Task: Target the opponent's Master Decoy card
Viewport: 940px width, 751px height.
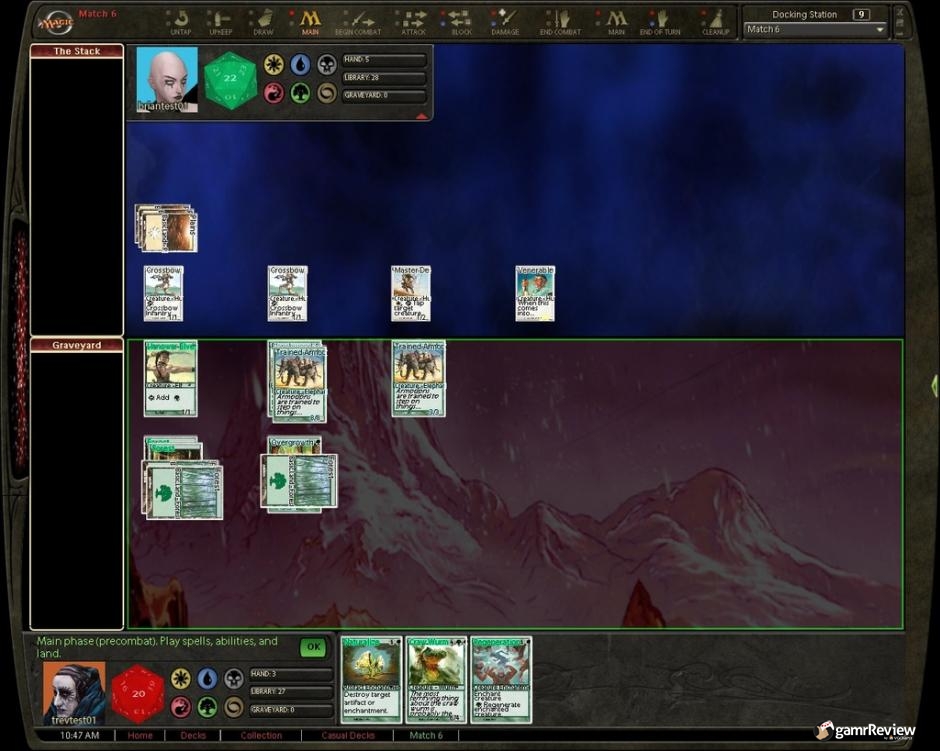Action: 411,293
